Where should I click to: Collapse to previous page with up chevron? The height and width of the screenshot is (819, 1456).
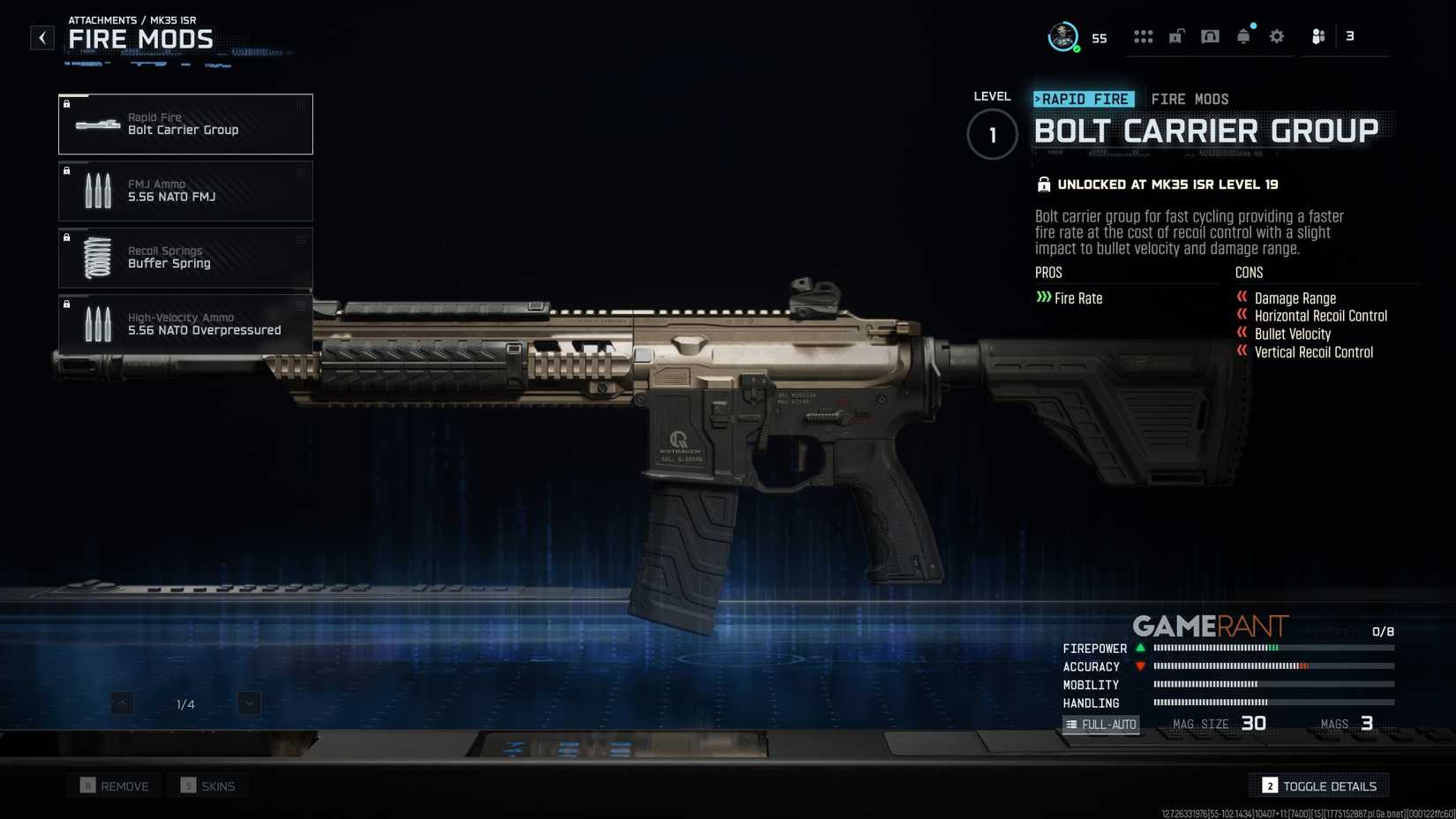(x=121, y=703)
